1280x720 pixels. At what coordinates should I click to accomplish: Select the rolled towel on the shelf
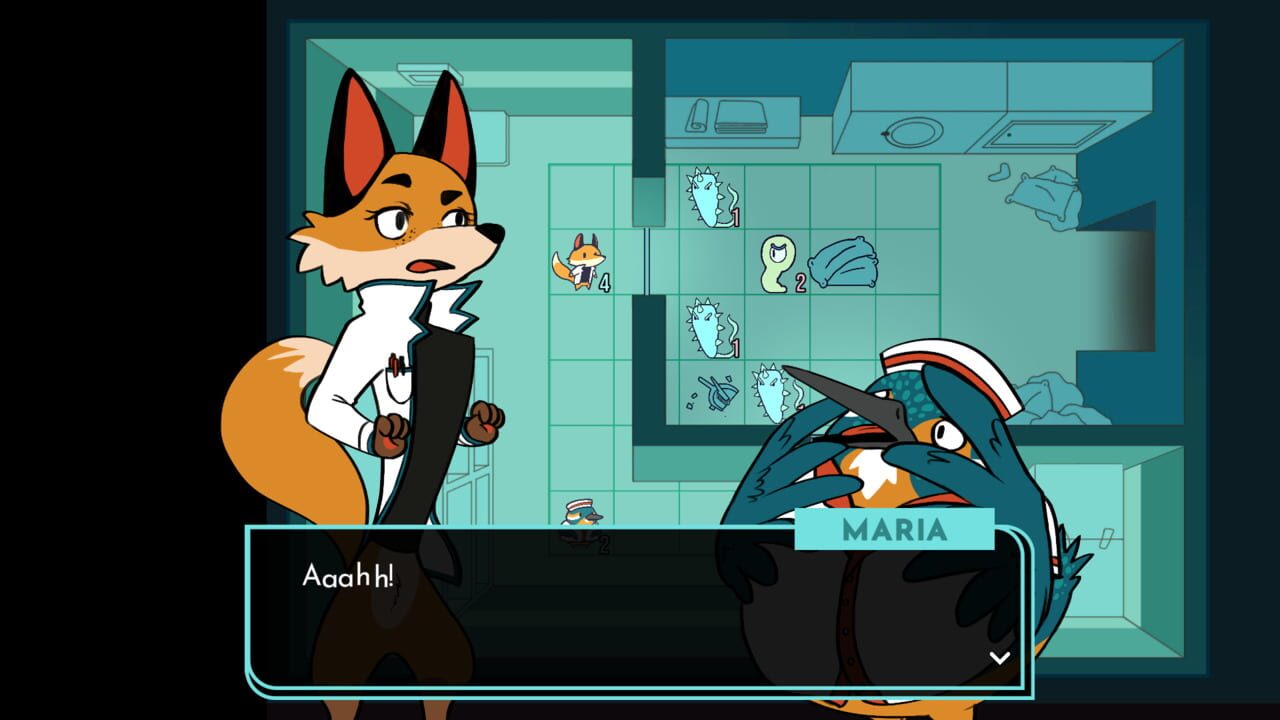pos(697,117)
